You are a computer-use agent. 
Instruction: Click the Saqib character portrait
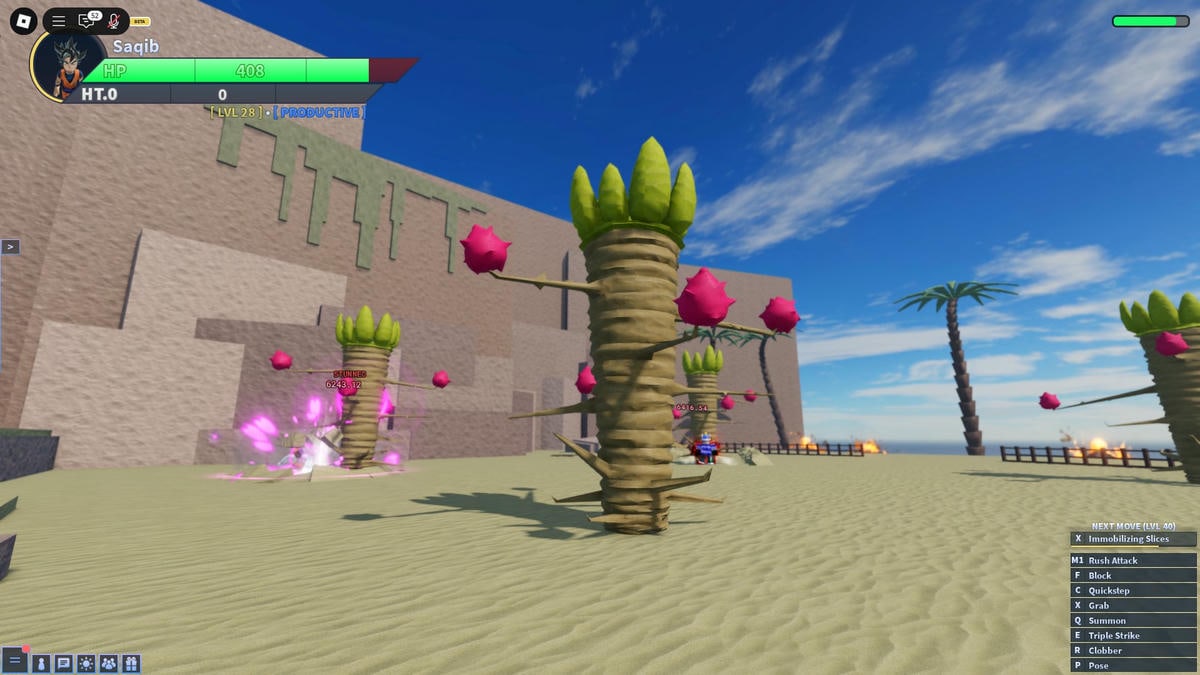[x=68, y=66]
